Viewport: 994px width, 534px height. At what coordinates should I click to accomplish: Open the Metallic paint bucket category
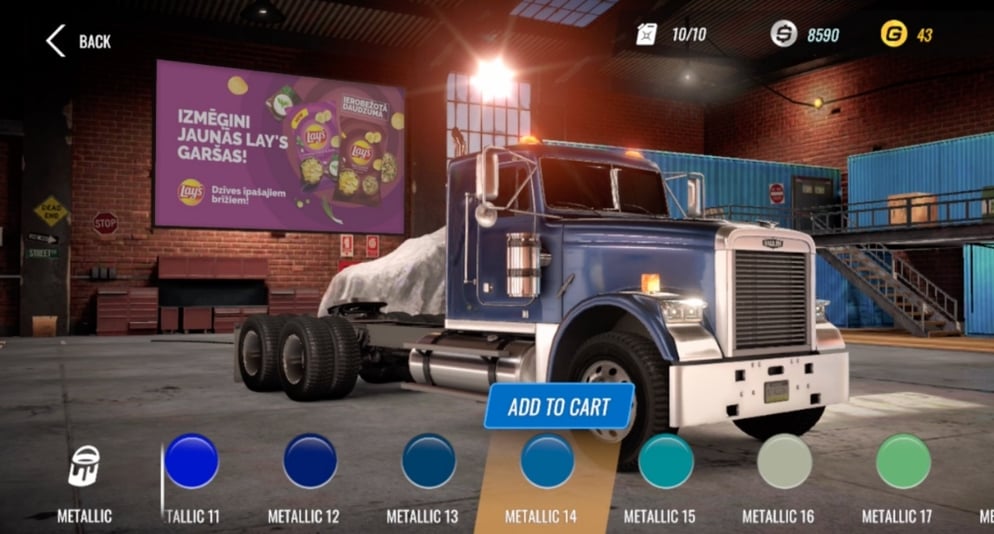click(84, 467)
